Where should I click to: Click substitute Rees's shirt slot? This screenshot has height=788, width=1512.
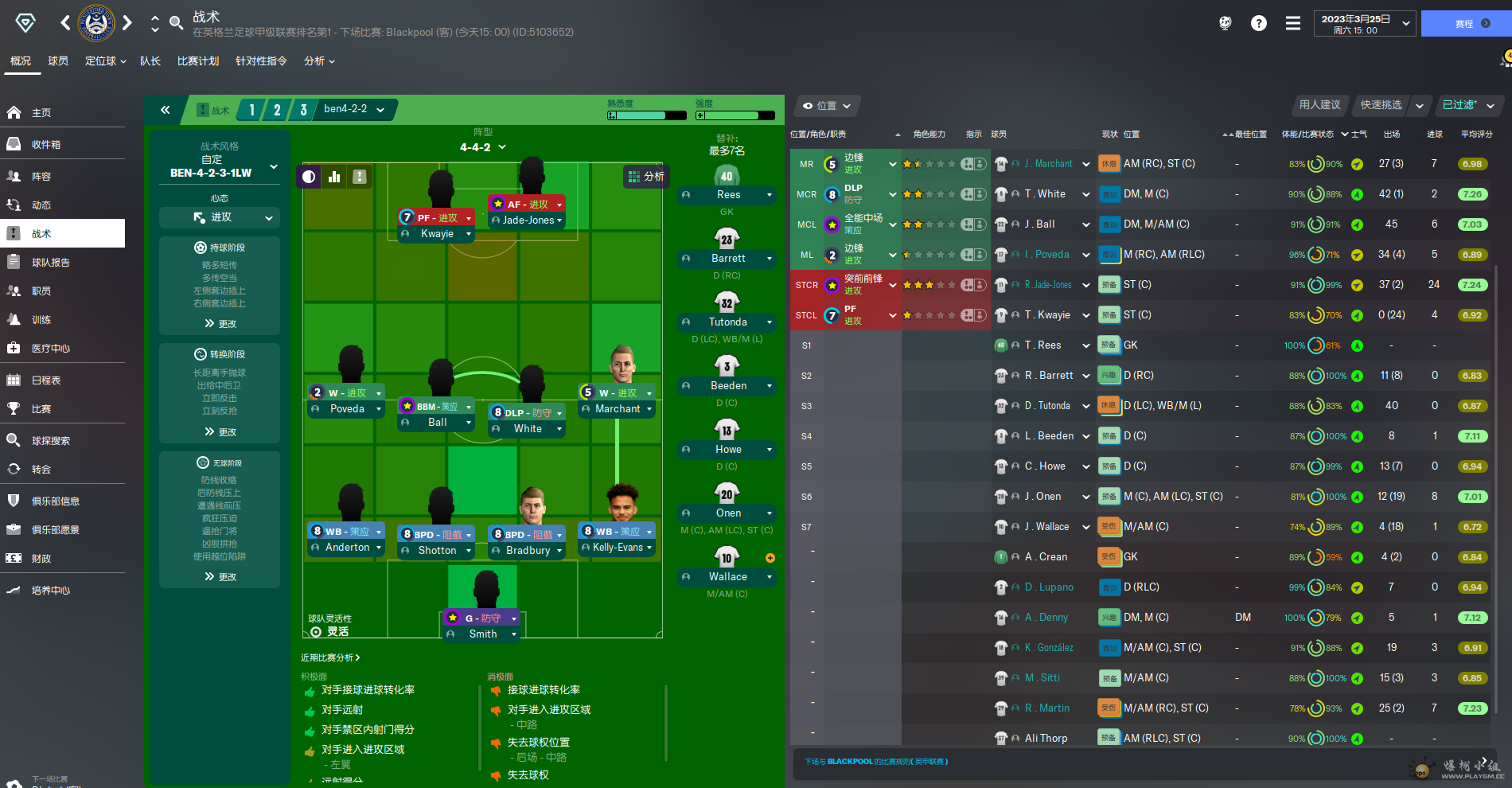pyautogui.click(x=727, y=177)
